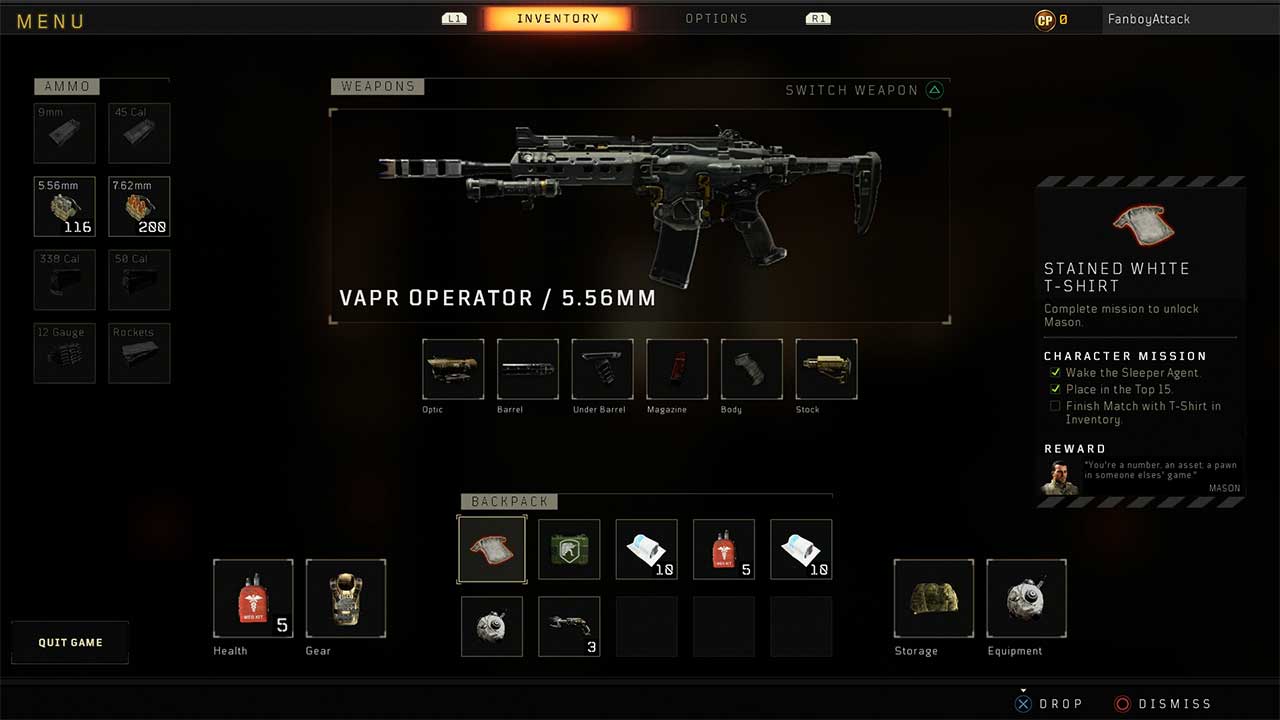Select the Barrel attachment slot
This screenshot has height=720, width=1280.
click(527, 370)
